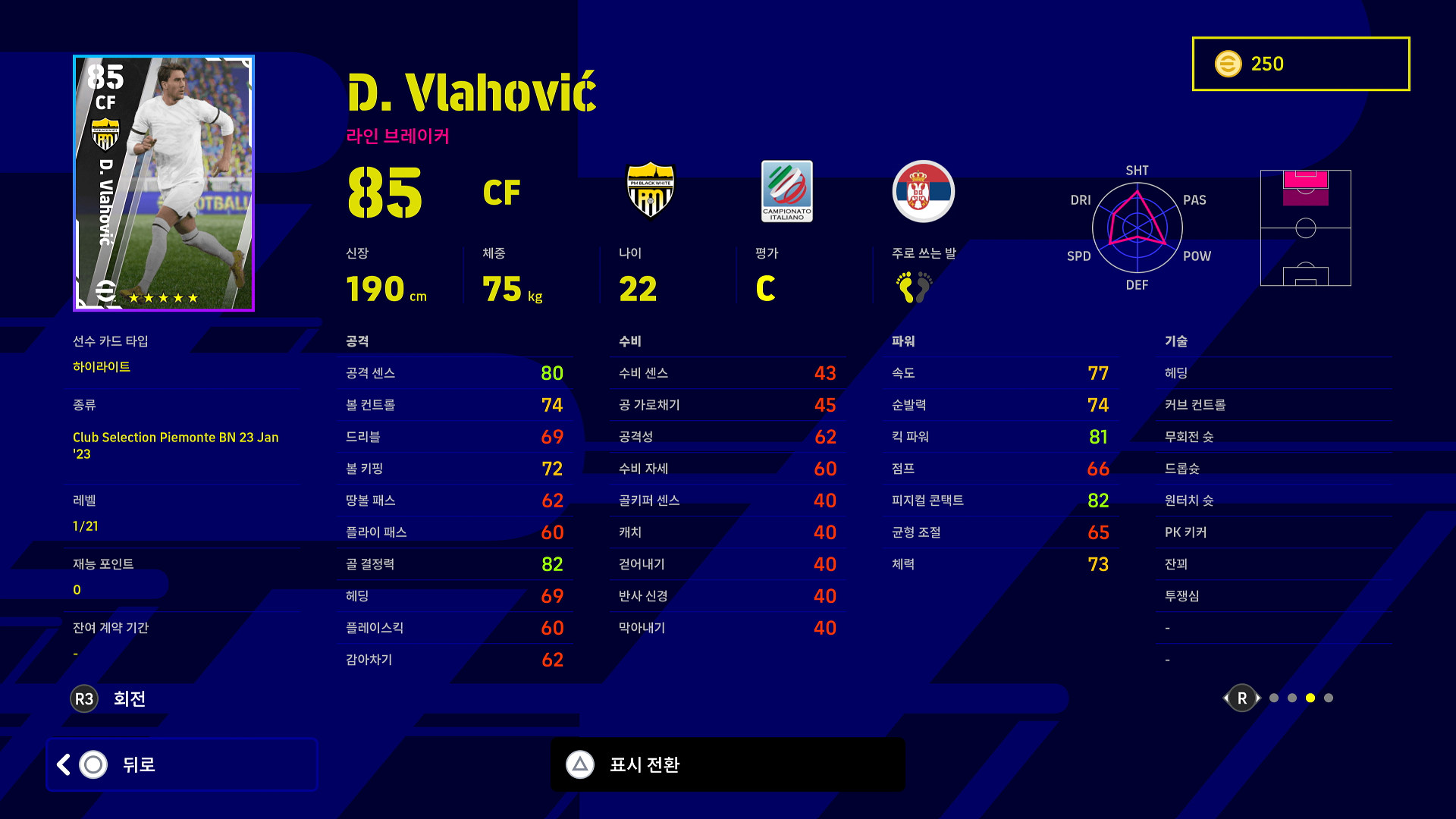Click the Serbia national flag icon
The image size is (1456, 819).
coord(923,191)
